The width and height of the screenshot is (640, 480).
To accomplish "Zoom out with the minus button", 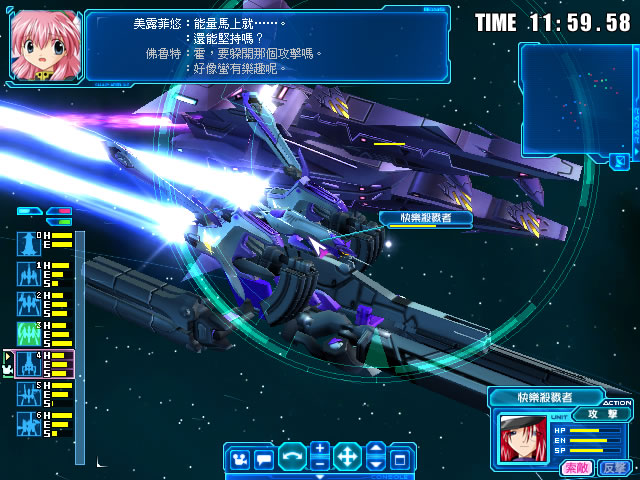I will [319, 465].
